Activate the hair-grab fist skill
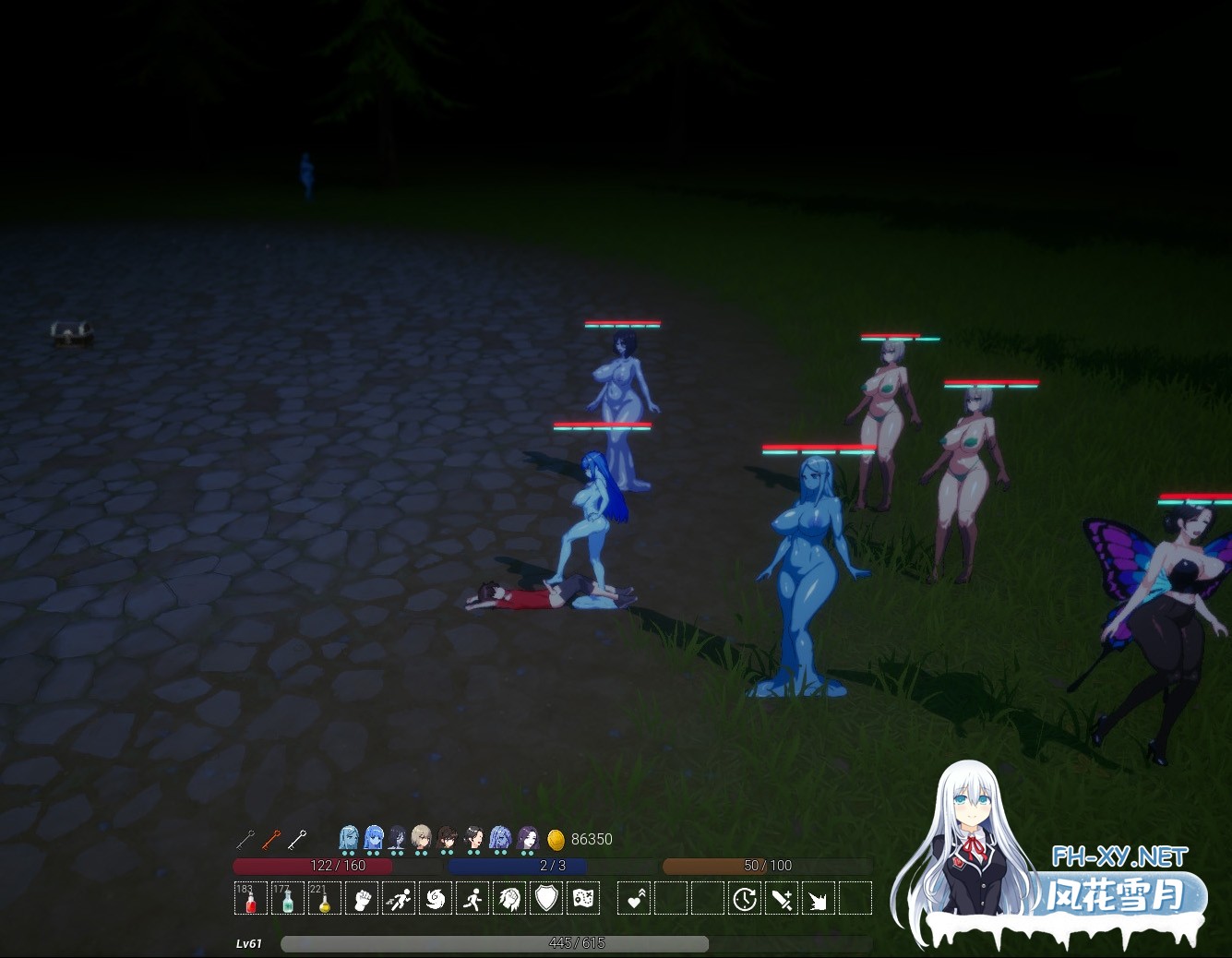Viewport: 1232px width, 958px height. [509, 898]
